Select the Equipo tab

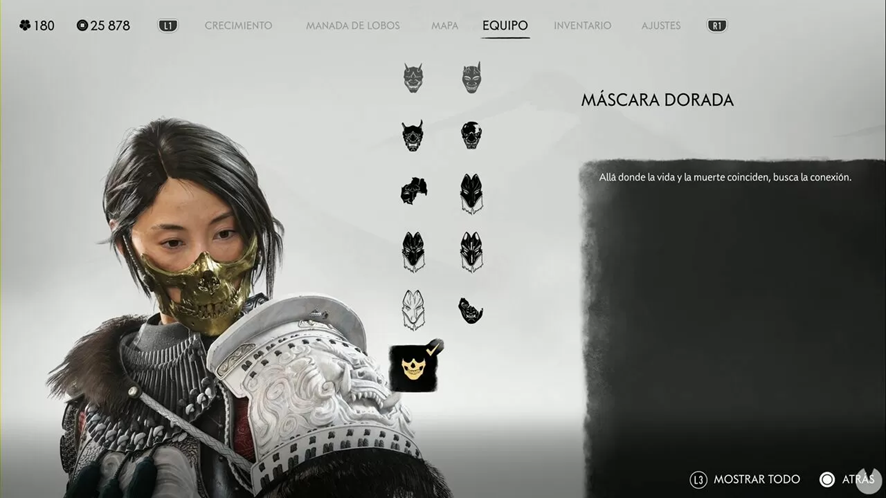(505, 25)
